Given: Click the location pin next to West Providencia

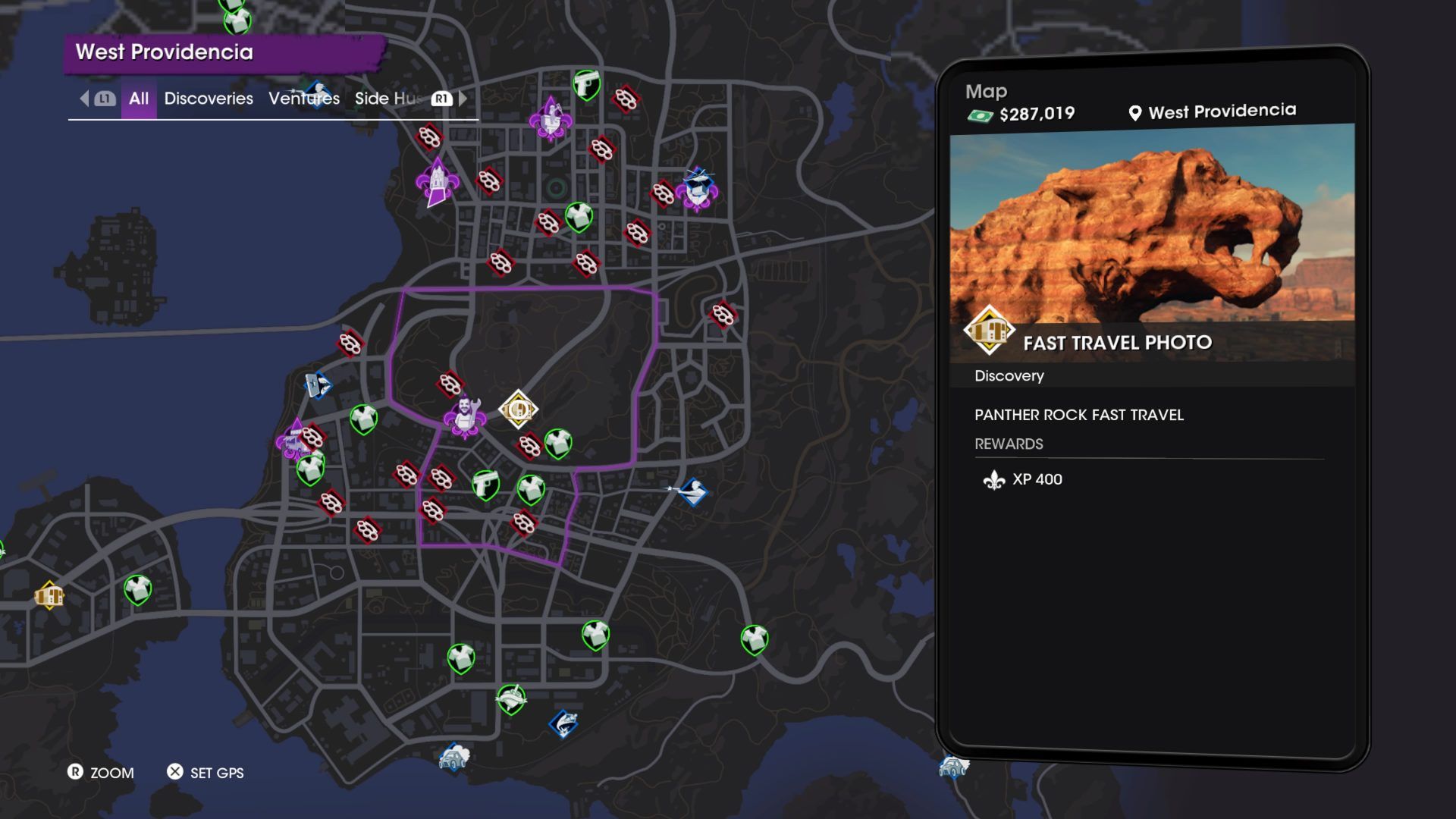Looking at the screenshot, I should pyautogui.click(x=1134, y=111).
